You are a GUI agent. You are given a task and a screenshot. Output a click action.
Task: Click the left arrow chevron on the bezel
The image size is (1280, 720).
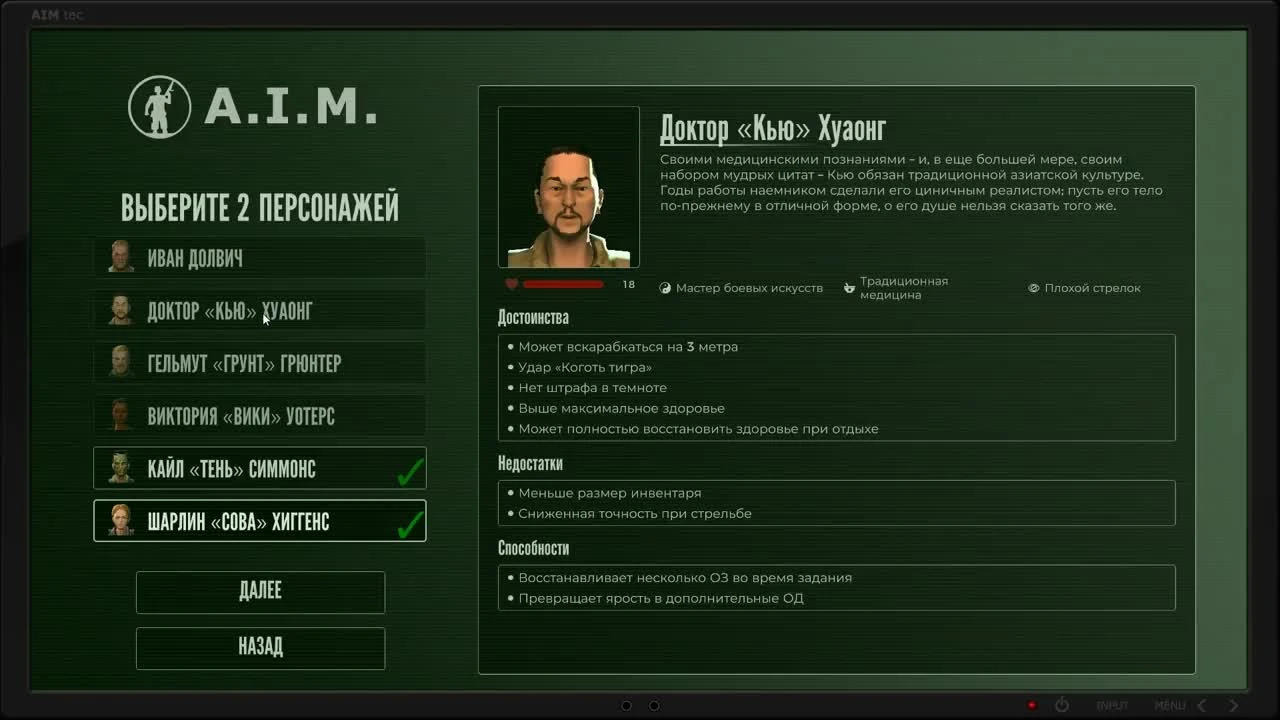[x=1203, y=705]
